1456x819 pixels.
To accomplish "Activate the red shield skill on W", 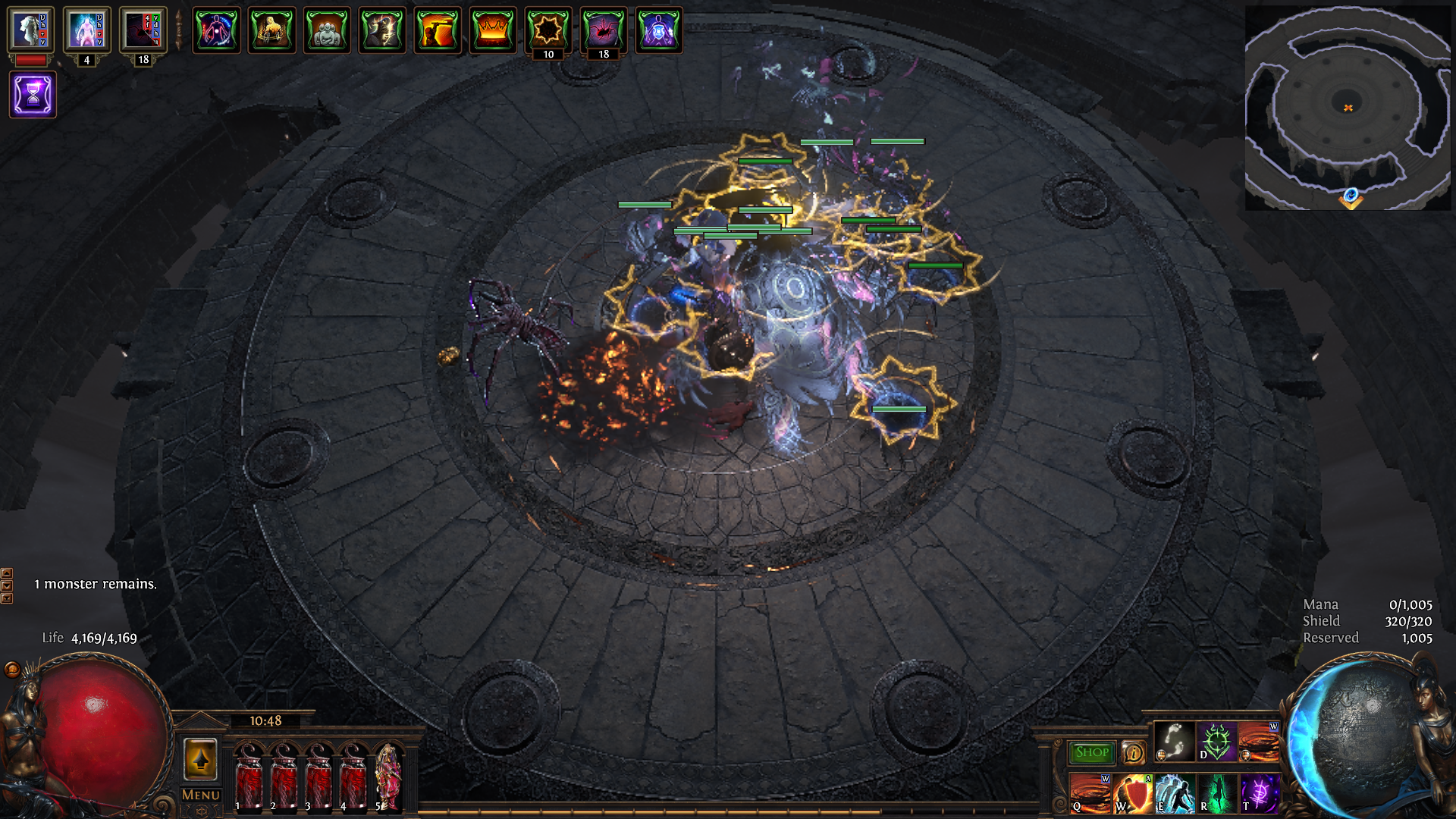I will (1132, 792).
